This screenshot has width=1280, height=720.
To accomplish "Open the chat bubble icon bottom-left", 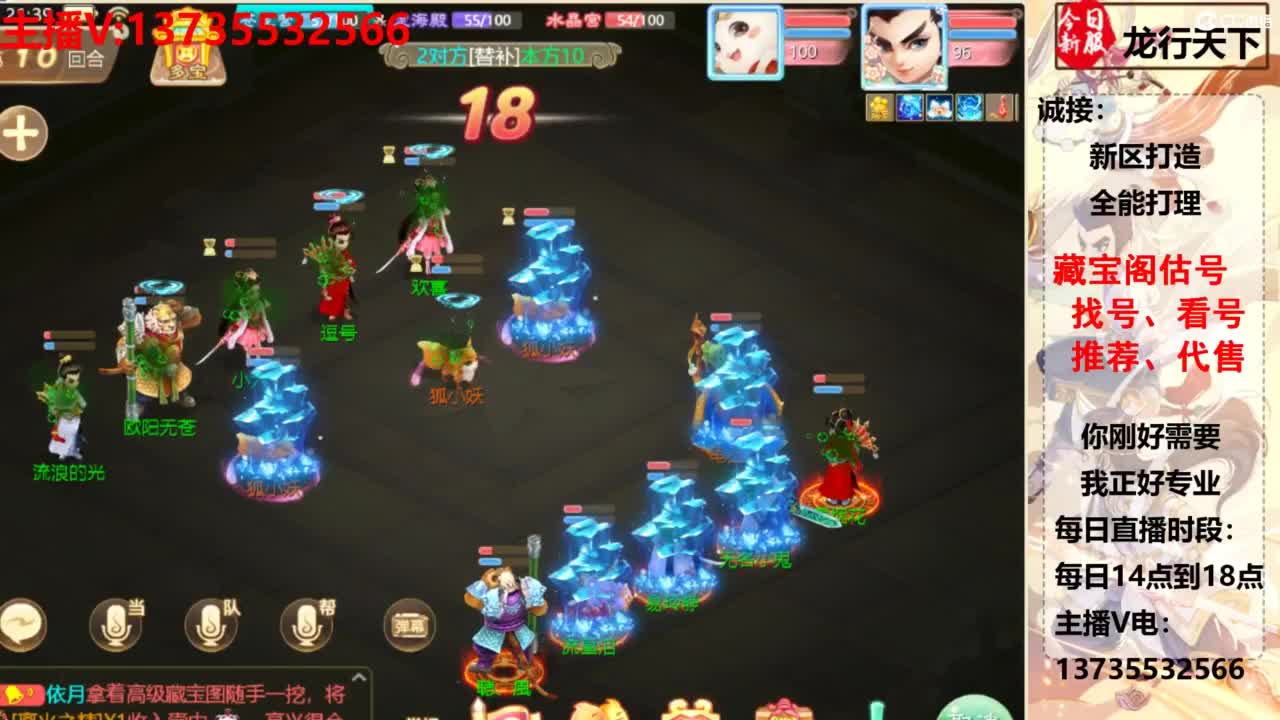I will [x=20, y=624].
